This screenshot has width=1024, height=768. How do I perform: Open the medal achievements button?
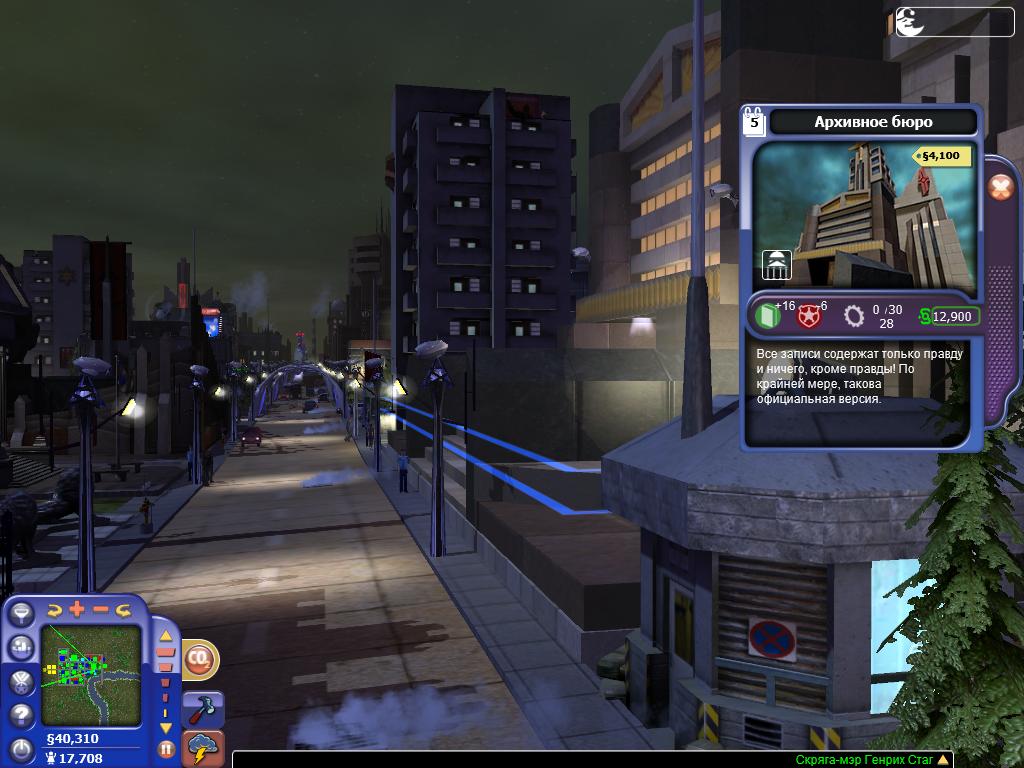(21, 682)
